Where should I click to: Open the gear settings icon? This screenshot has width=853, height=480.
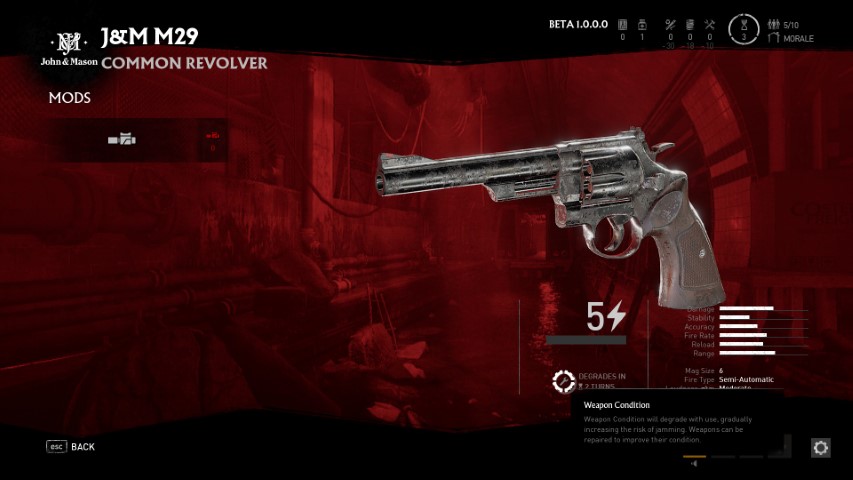pos(821,448)
